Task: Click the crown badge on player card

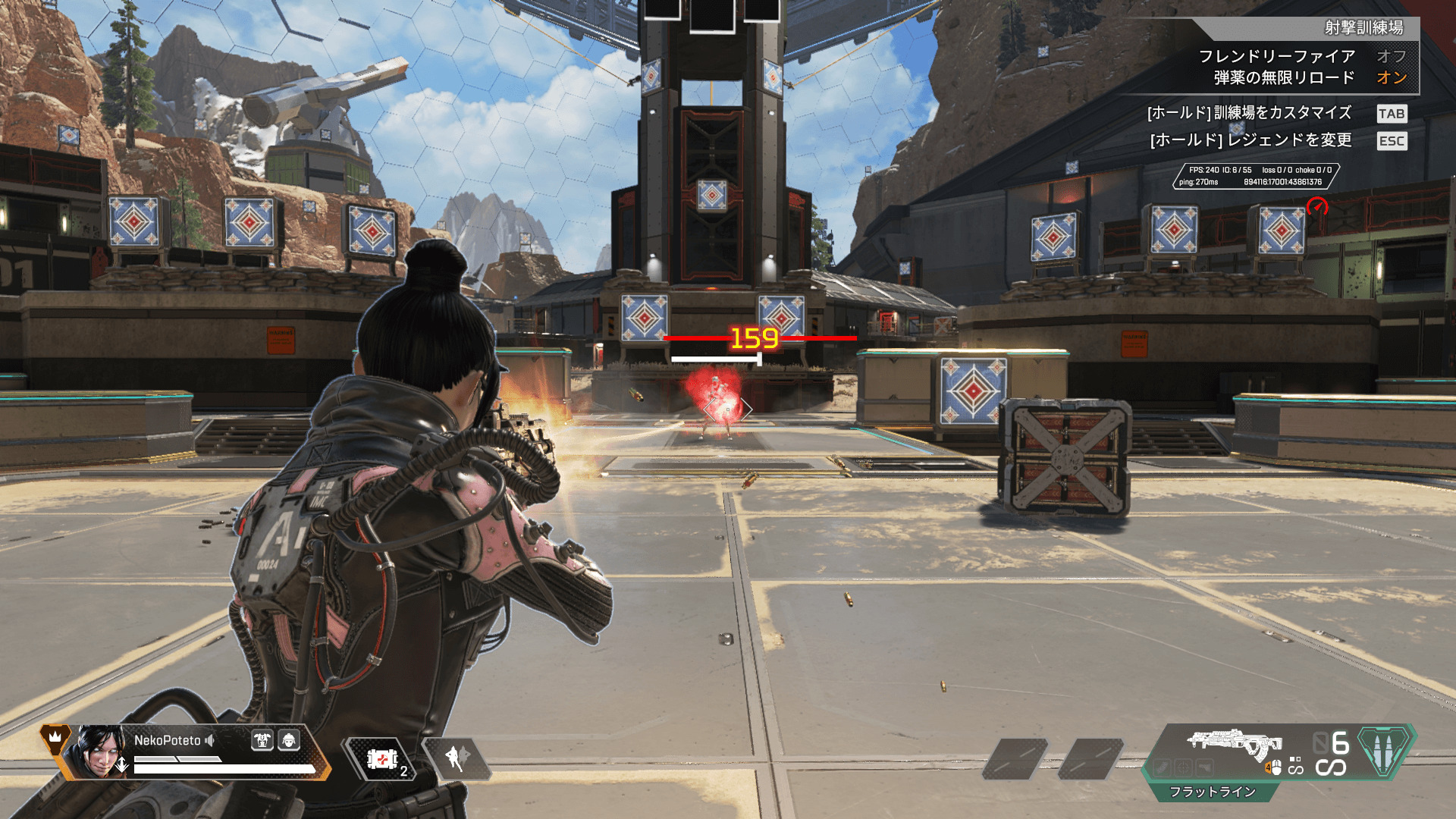Action: [x=55, y=736]
